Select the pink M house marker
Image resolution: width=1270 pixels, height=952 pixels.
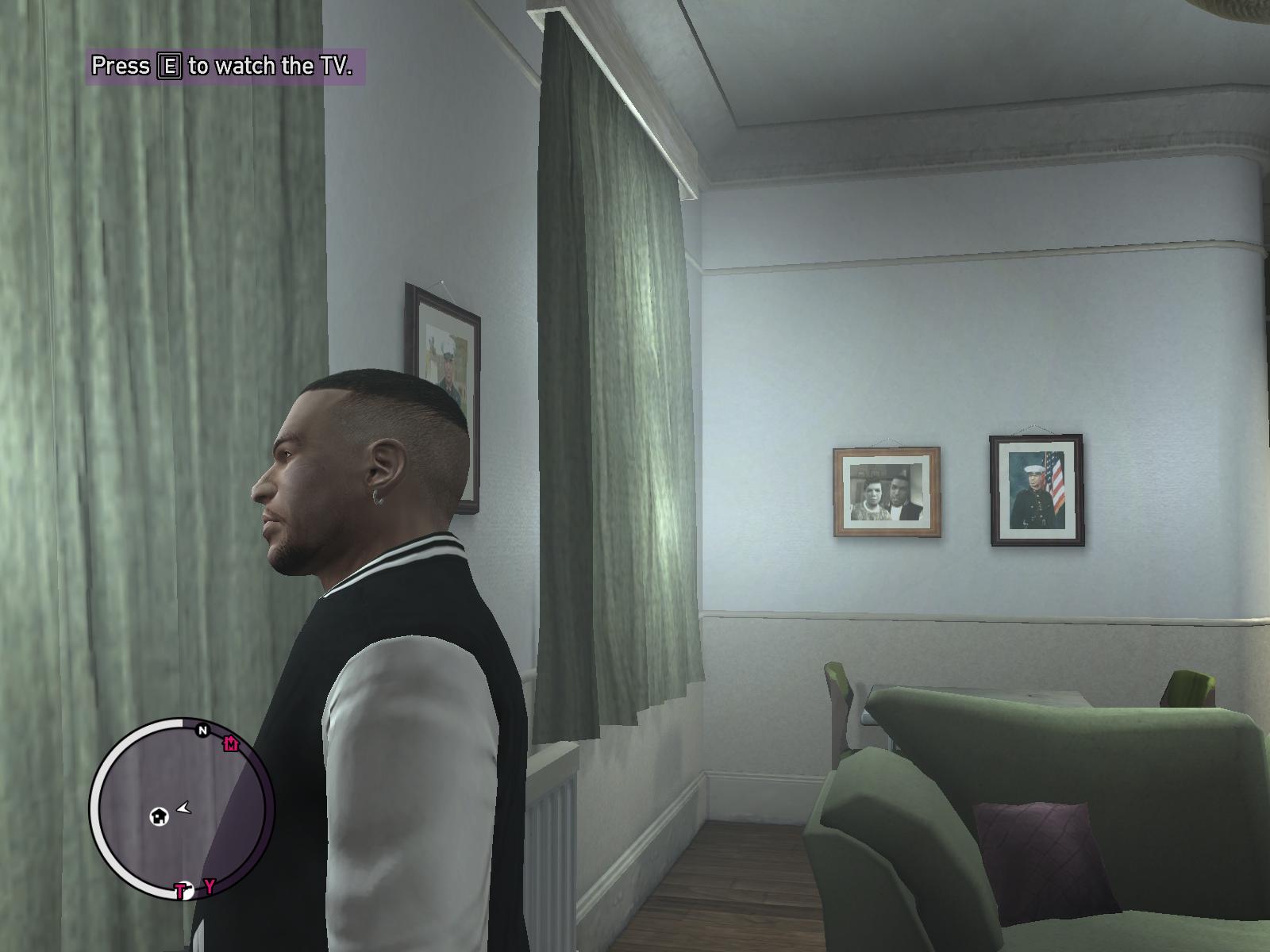pyautogui.click(x=231, y=744)
